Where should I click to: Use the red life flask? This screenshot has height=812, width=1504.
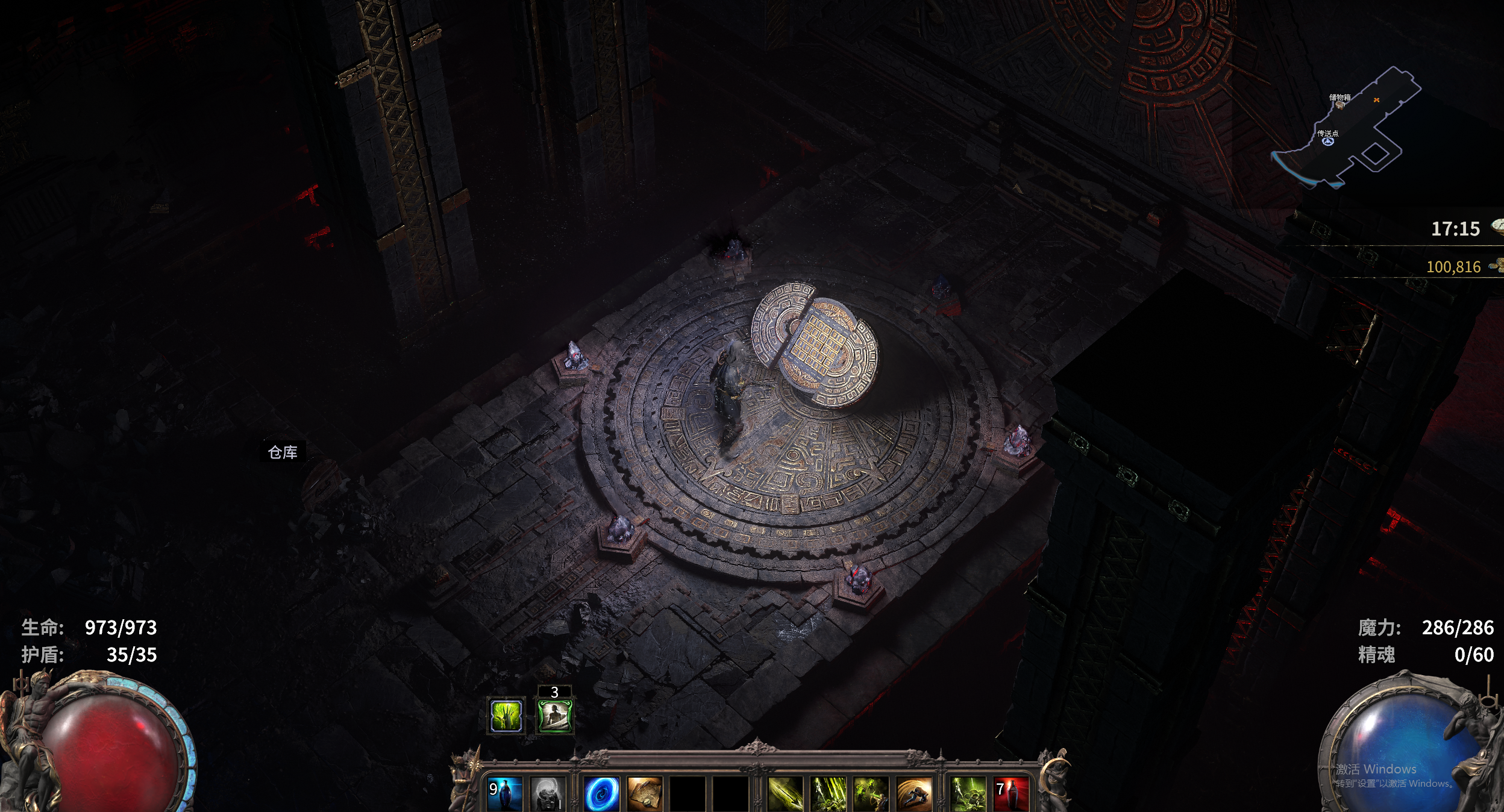[x=1011, y=794]
